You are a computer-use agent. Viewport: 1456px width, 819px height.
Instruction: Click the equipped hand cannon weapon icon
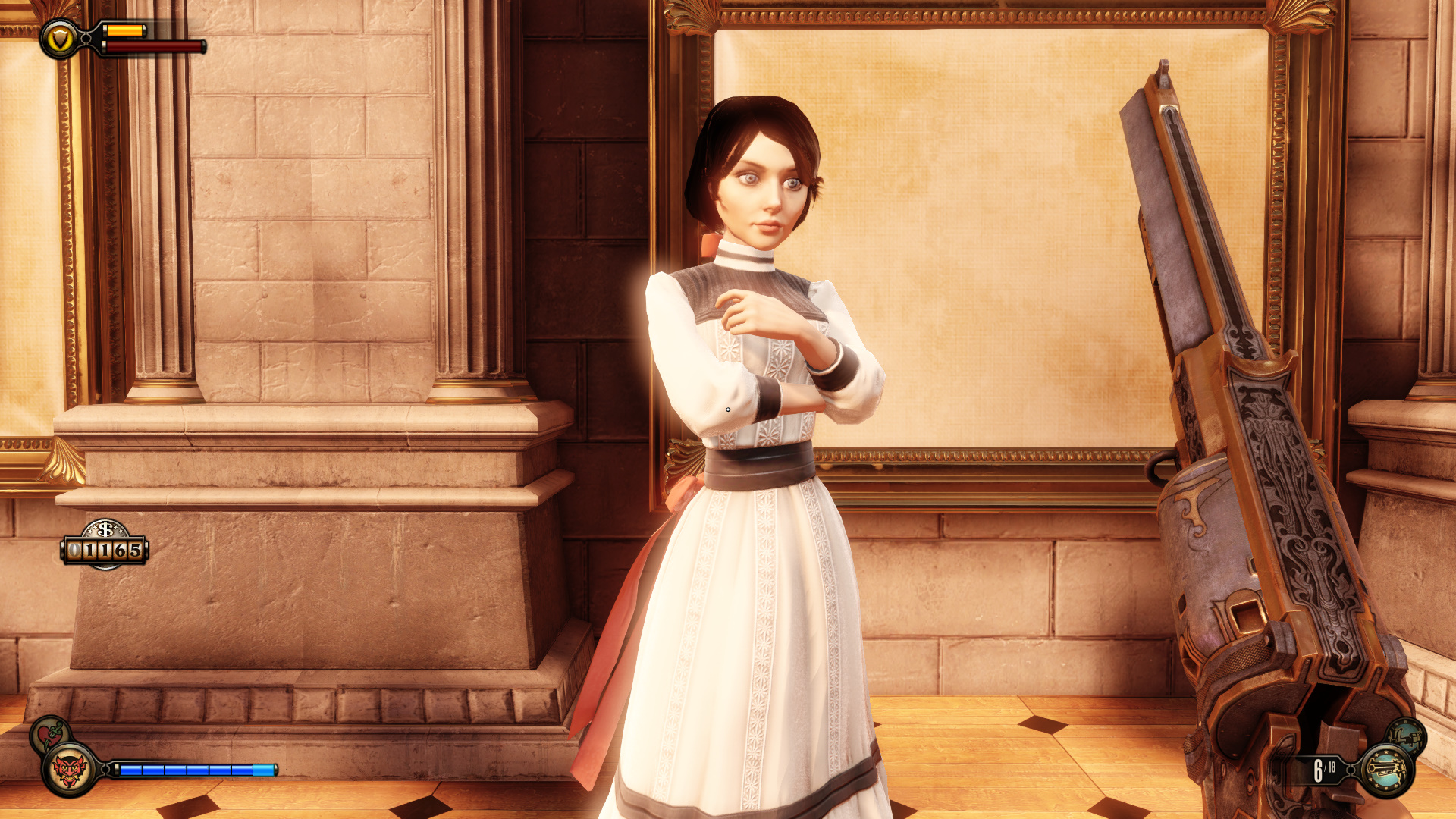[x=1386, y=770]
